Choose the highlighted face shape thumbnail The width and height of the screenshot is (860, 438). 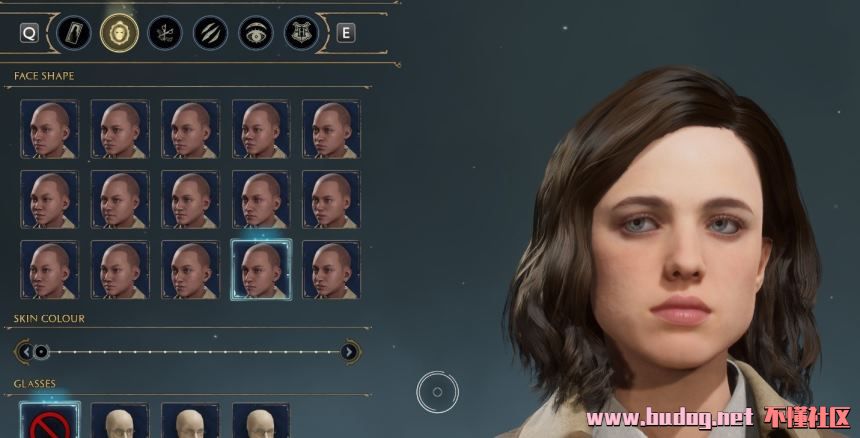(261, 269)
